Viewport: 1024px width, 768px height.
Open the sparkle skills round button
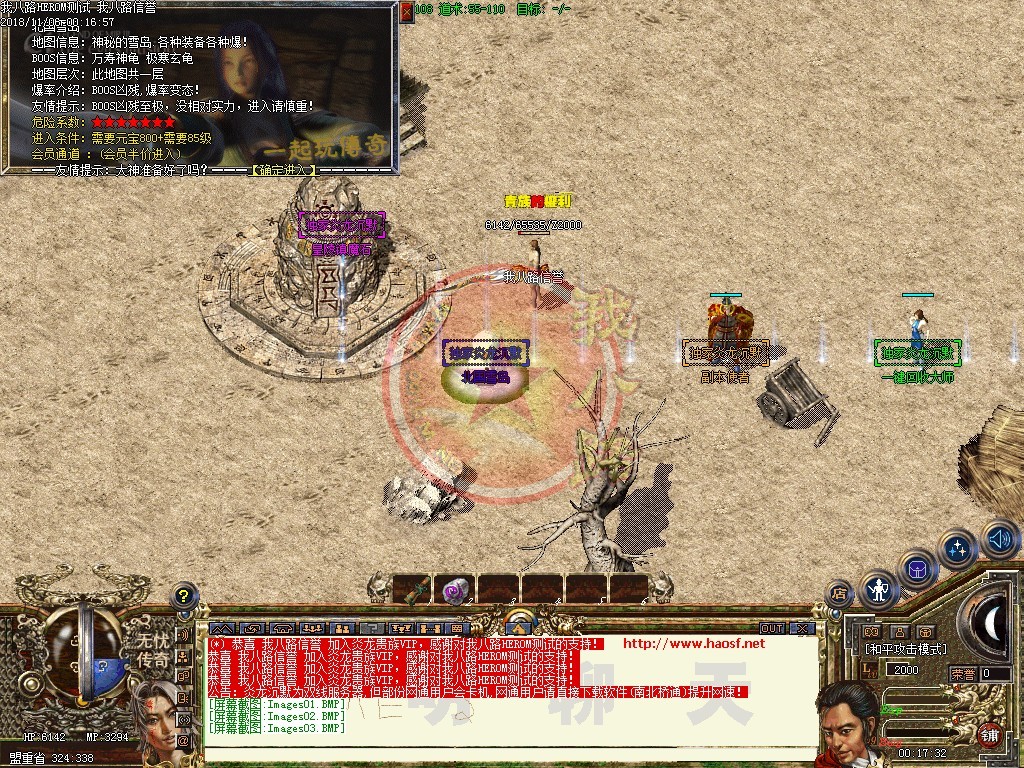click(958, 548)
